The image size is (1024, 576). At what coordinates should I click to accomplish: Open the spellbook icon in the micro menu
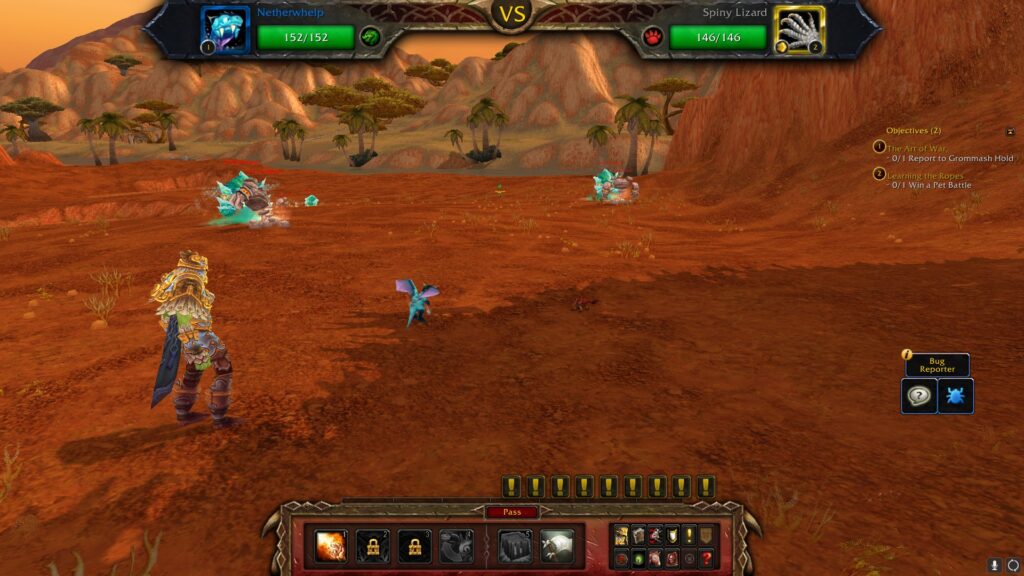click(x=637, y=536)
